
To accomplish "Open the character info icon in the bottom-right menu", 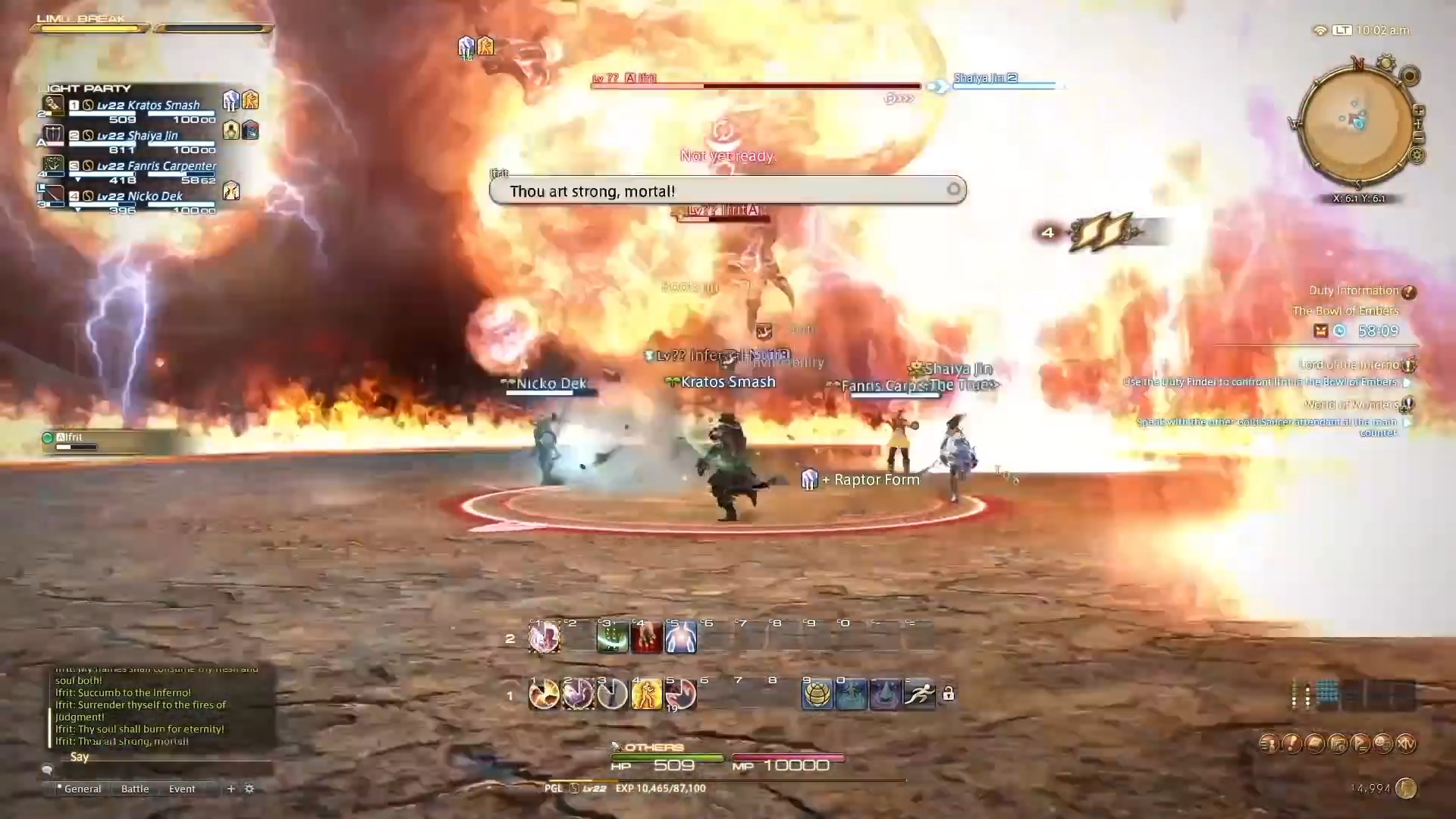I will pyautogui.click(x=1272, y=743).
